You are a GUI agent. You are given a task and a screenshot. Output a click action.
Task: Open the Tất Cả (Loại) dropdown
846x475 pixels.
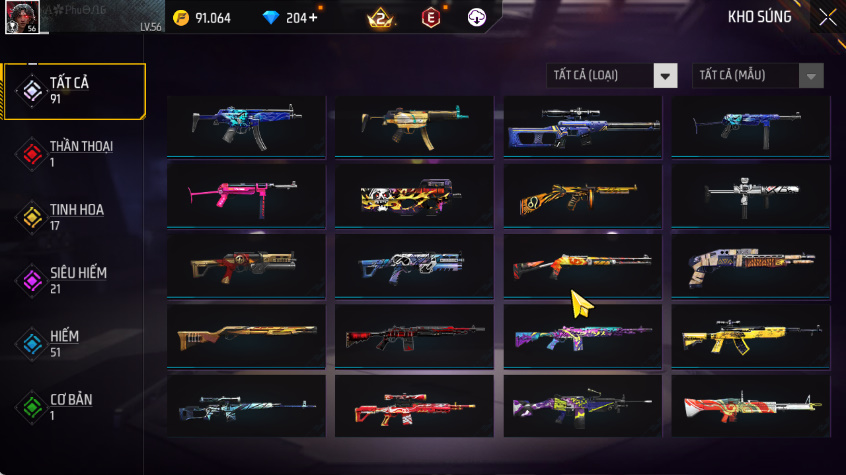tap(612, 76)
